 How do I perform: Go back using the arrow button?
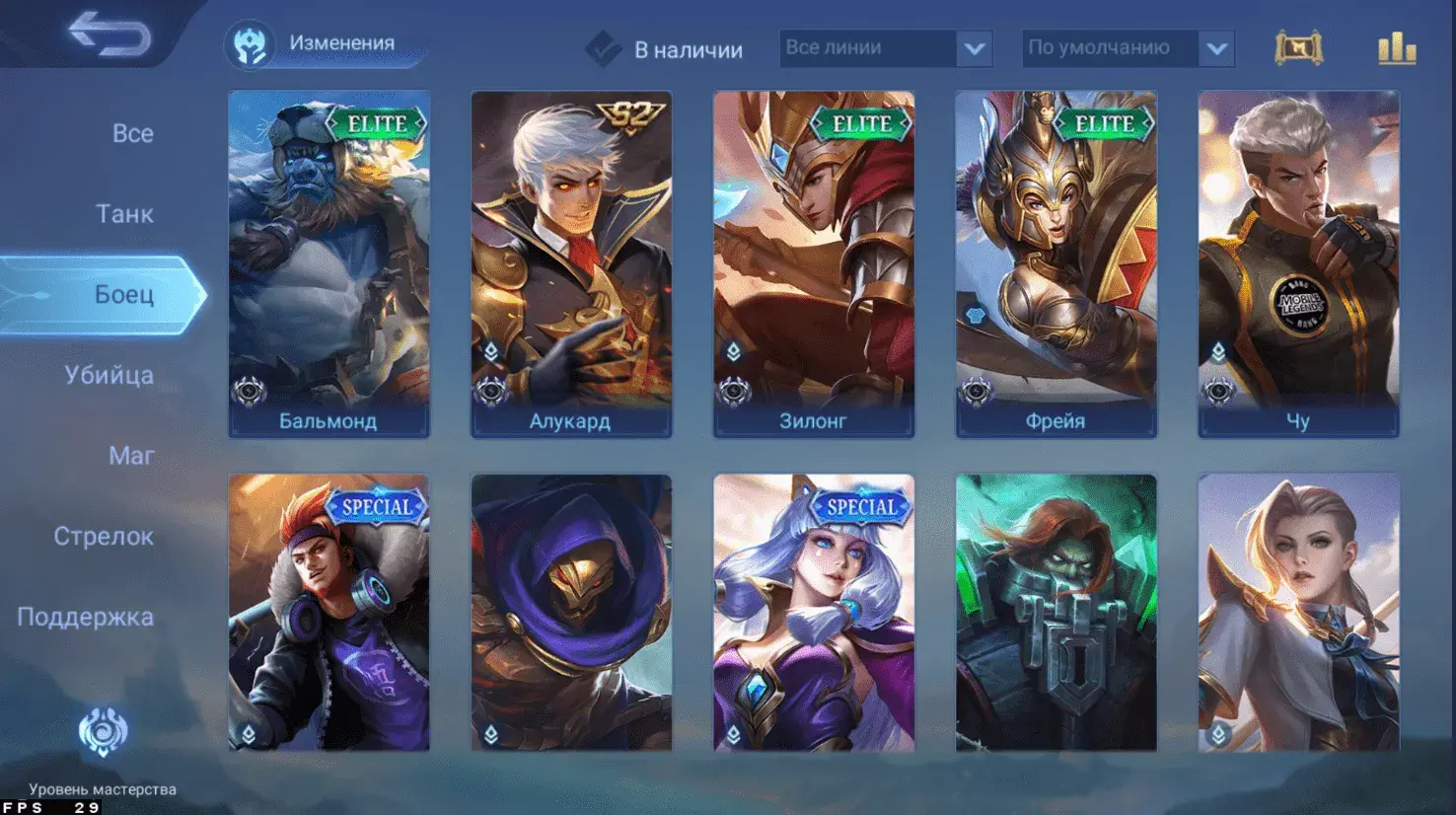(x=109, y=35)
